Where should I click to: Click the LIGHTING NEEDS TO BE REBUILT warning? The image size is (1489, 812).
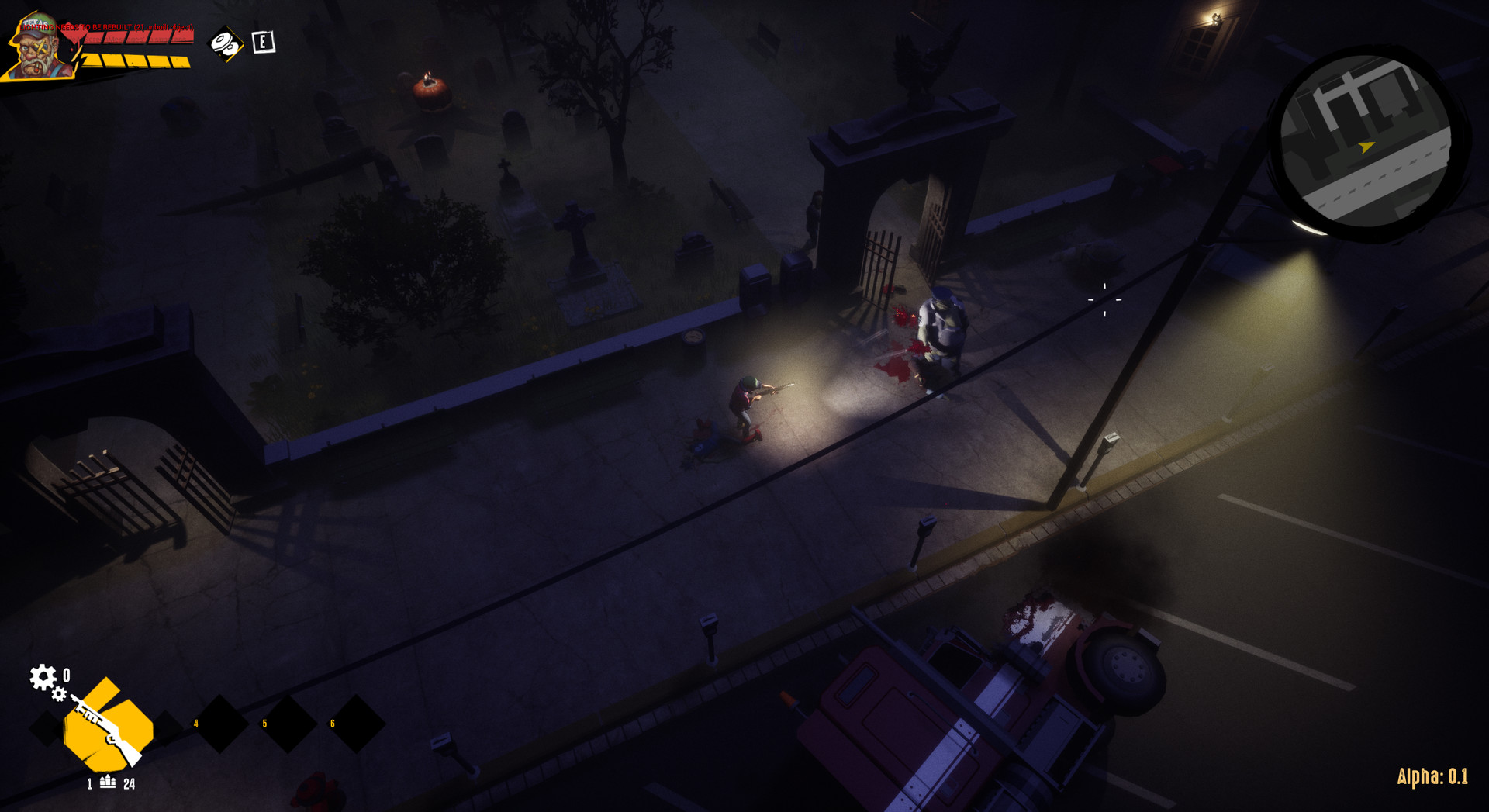tap(105, 27)
